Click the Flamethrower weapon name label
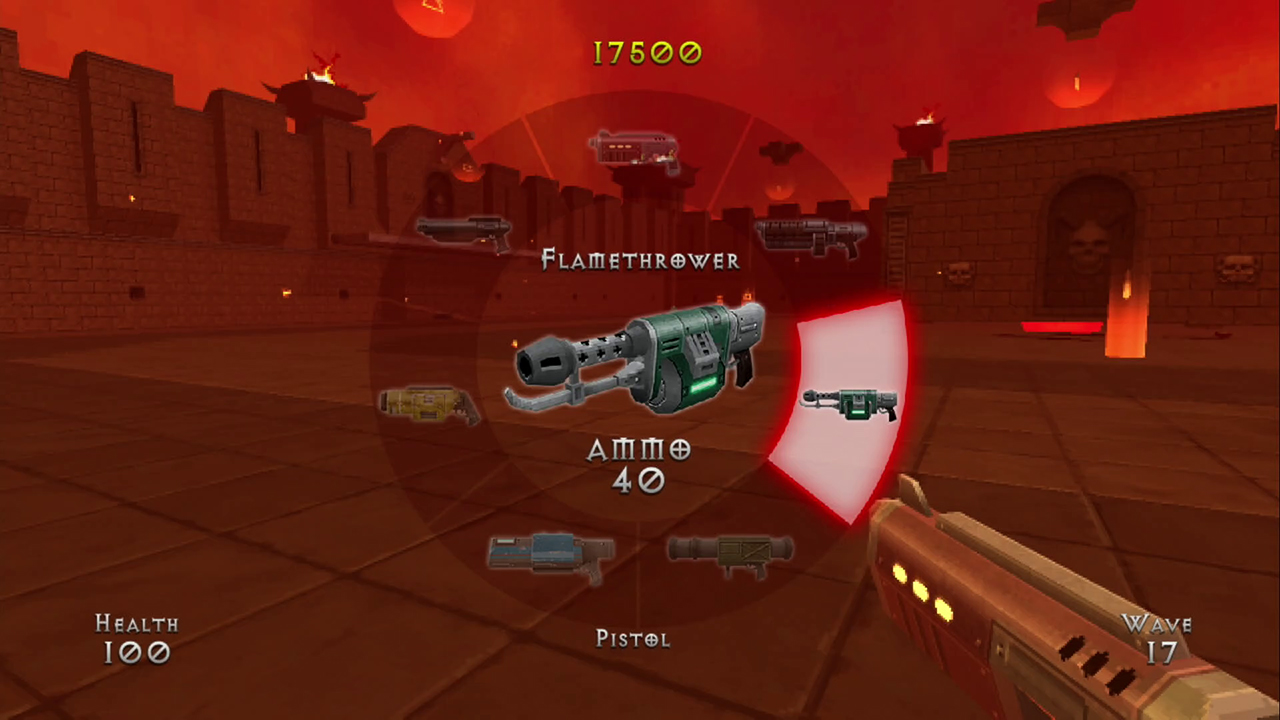The width and height of the screenshot is (1280, 720). pyautogui.click(x=639, y=261)
